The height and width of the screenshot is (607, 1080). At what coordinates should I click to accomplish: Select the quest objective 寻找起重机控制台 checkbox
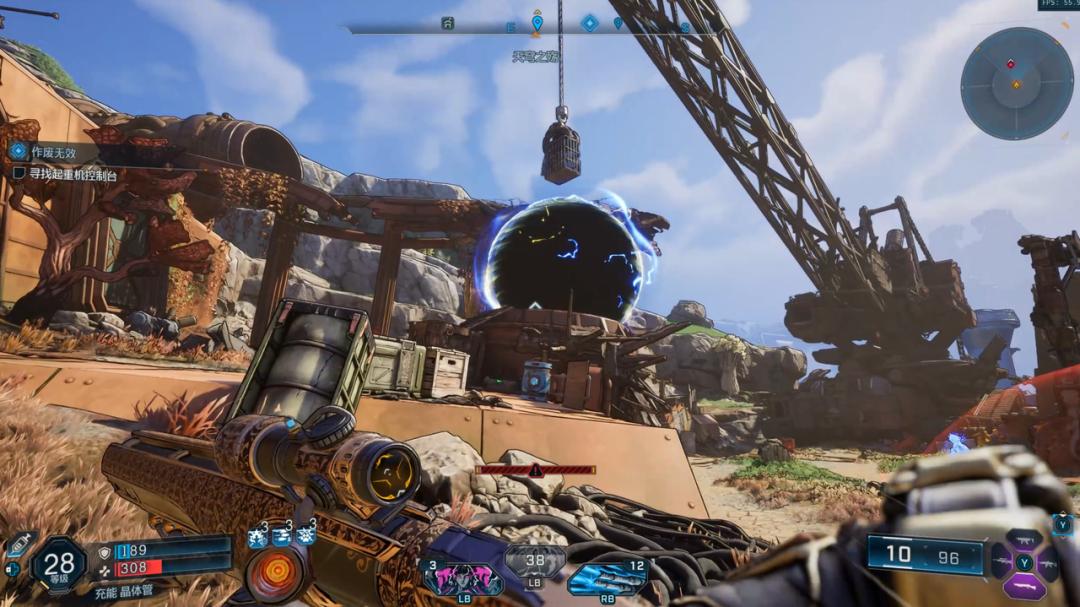tap(19, 174)
